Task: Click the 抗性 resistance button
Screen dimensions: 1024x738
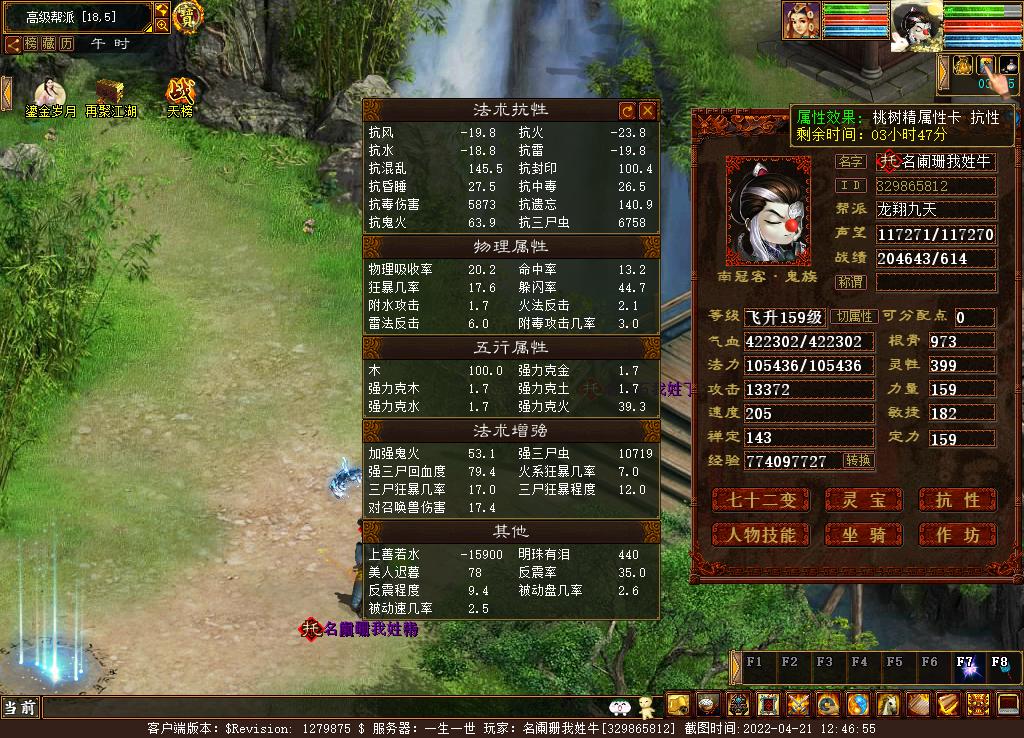Action: click(x=957, y=500)
